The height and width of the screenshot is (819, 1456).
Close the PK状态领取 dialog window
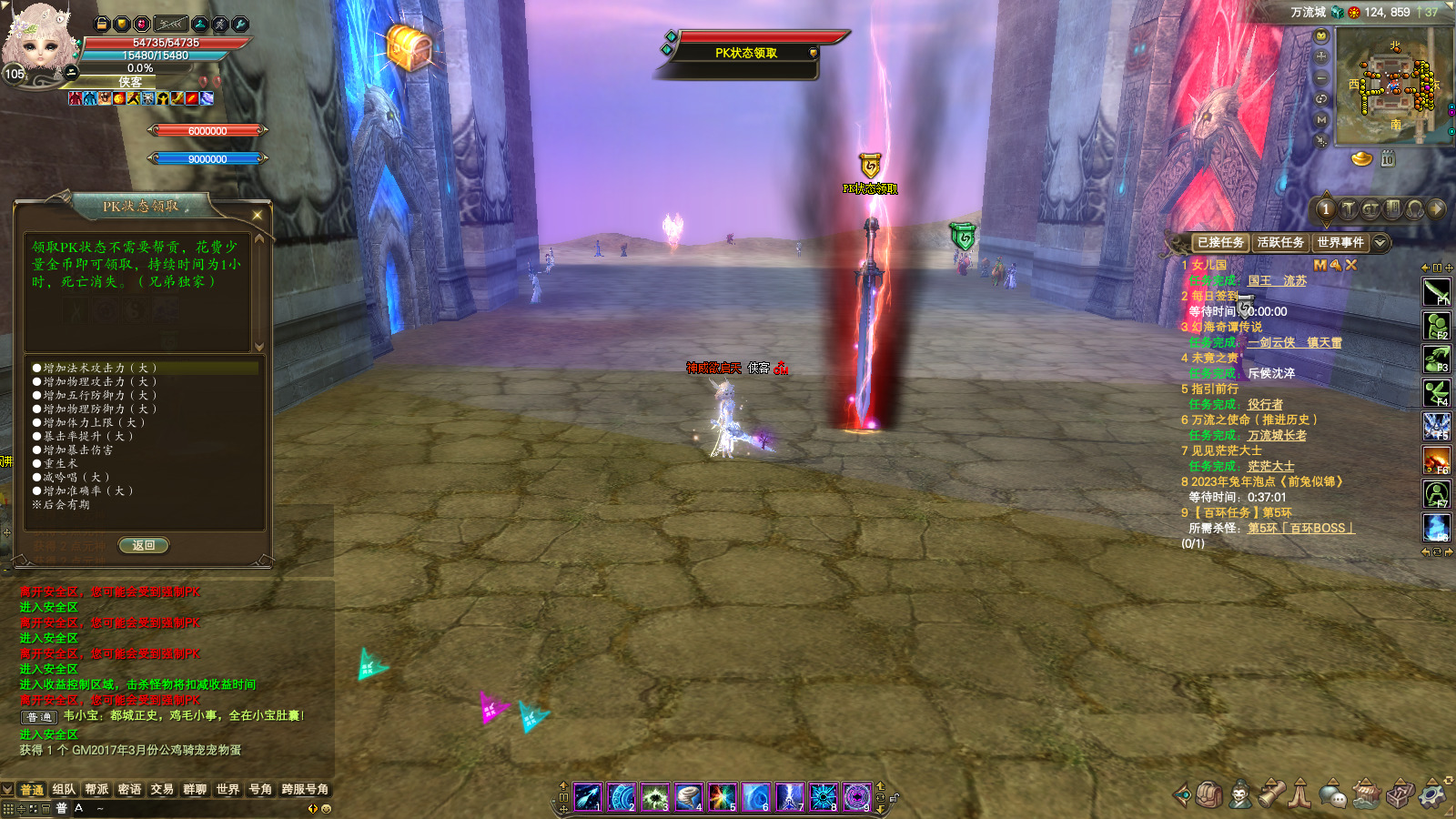click(258, 216)
